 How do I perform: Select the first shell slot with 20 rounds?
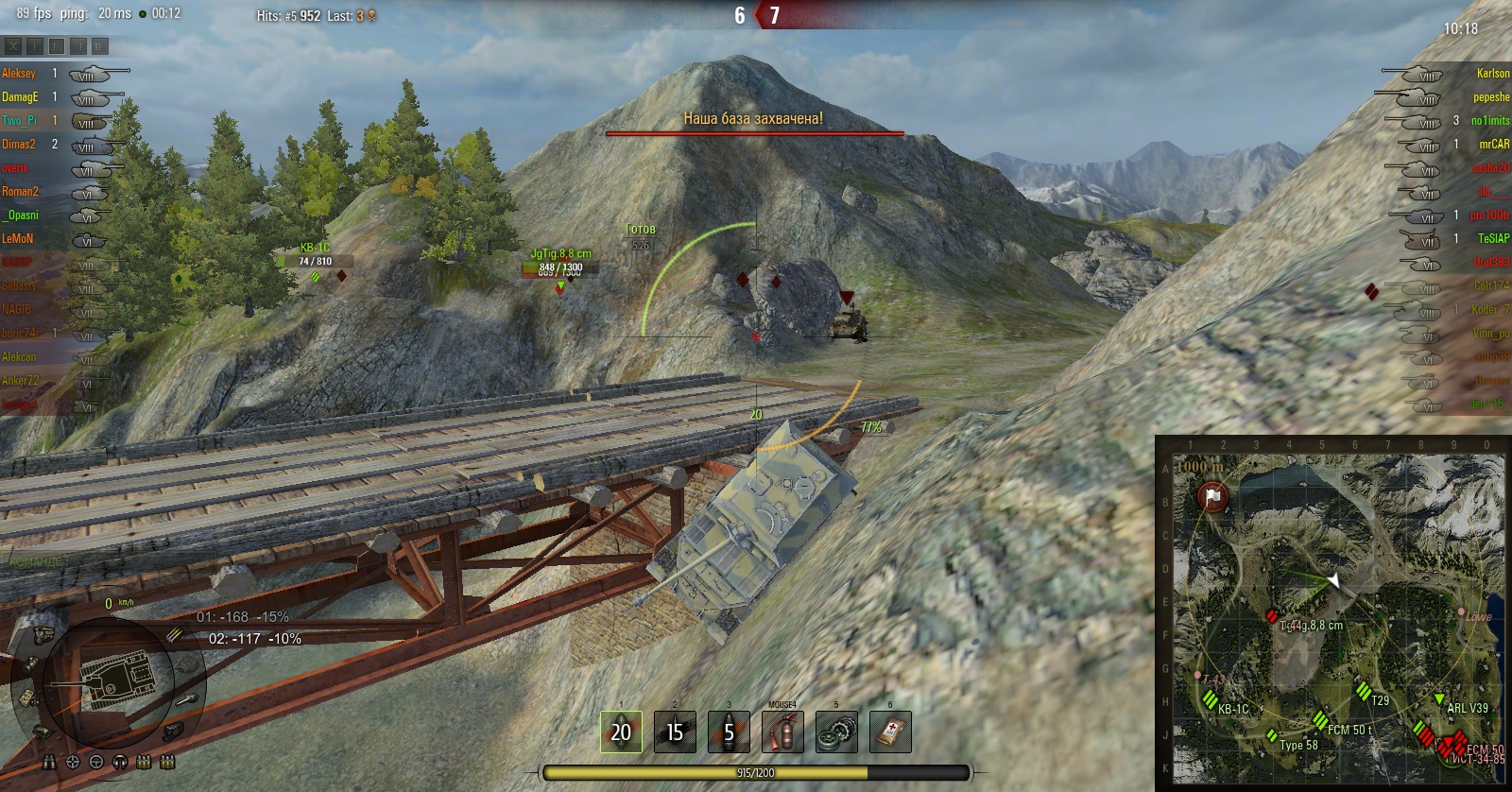[x=621, y=732]
